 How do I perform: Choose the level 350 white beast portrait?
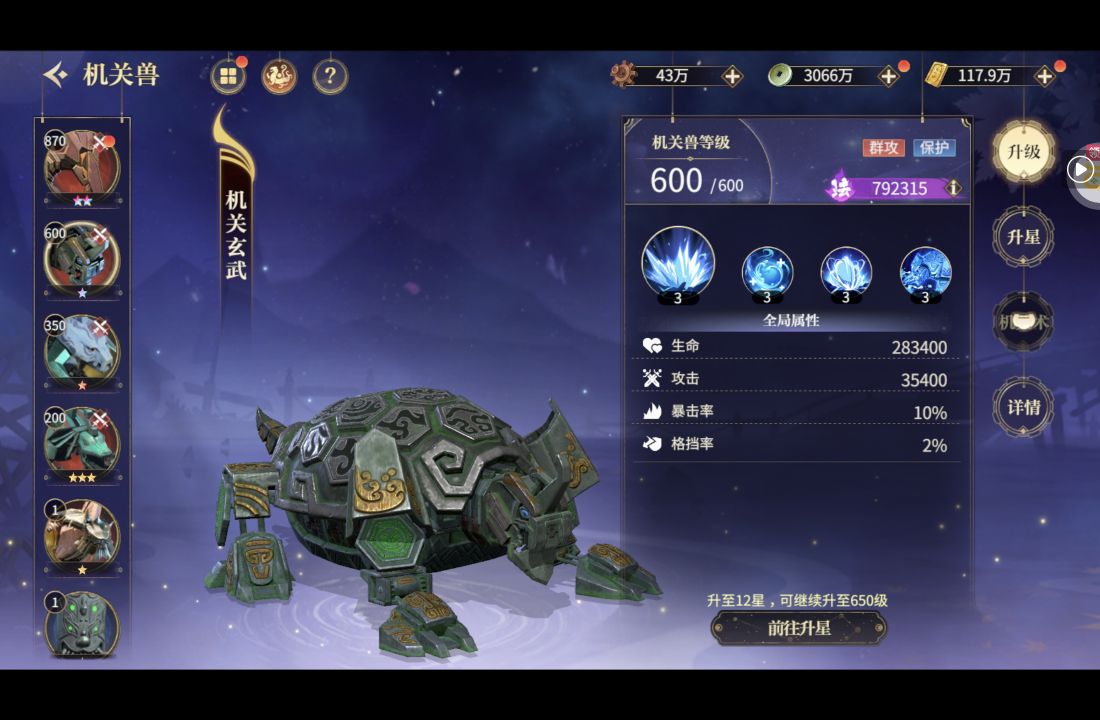pos(81,351)
